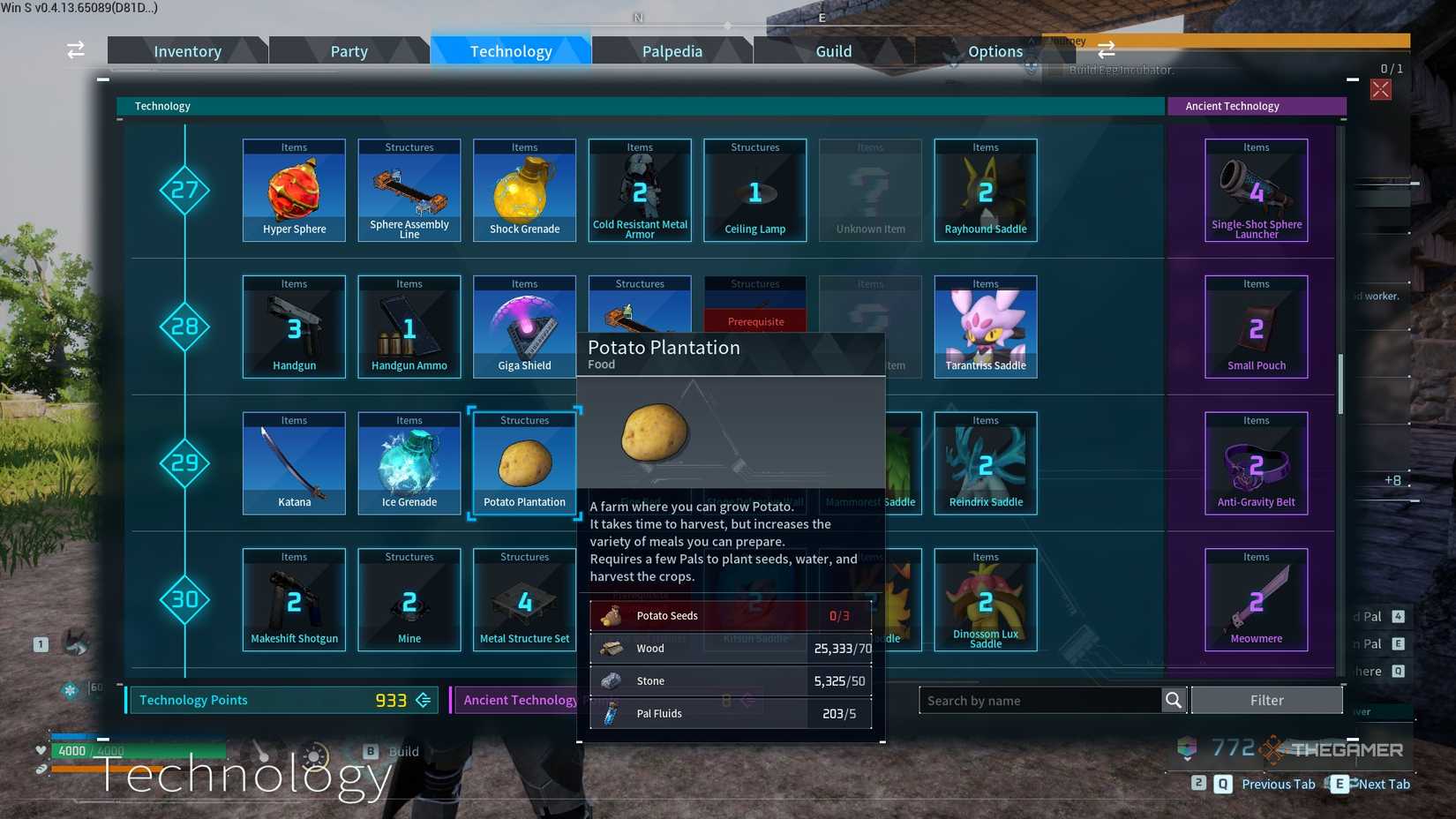Click the search magnifier icon
This screenshot has width=1456, height=819.
click(x=1174, y=700)
